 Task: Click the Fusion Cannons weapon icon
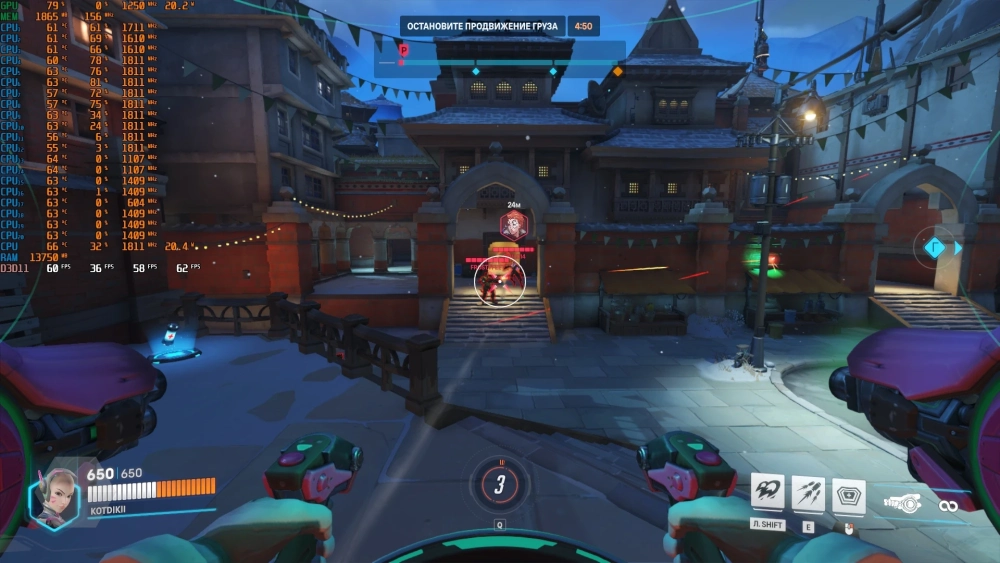point(903,503)
